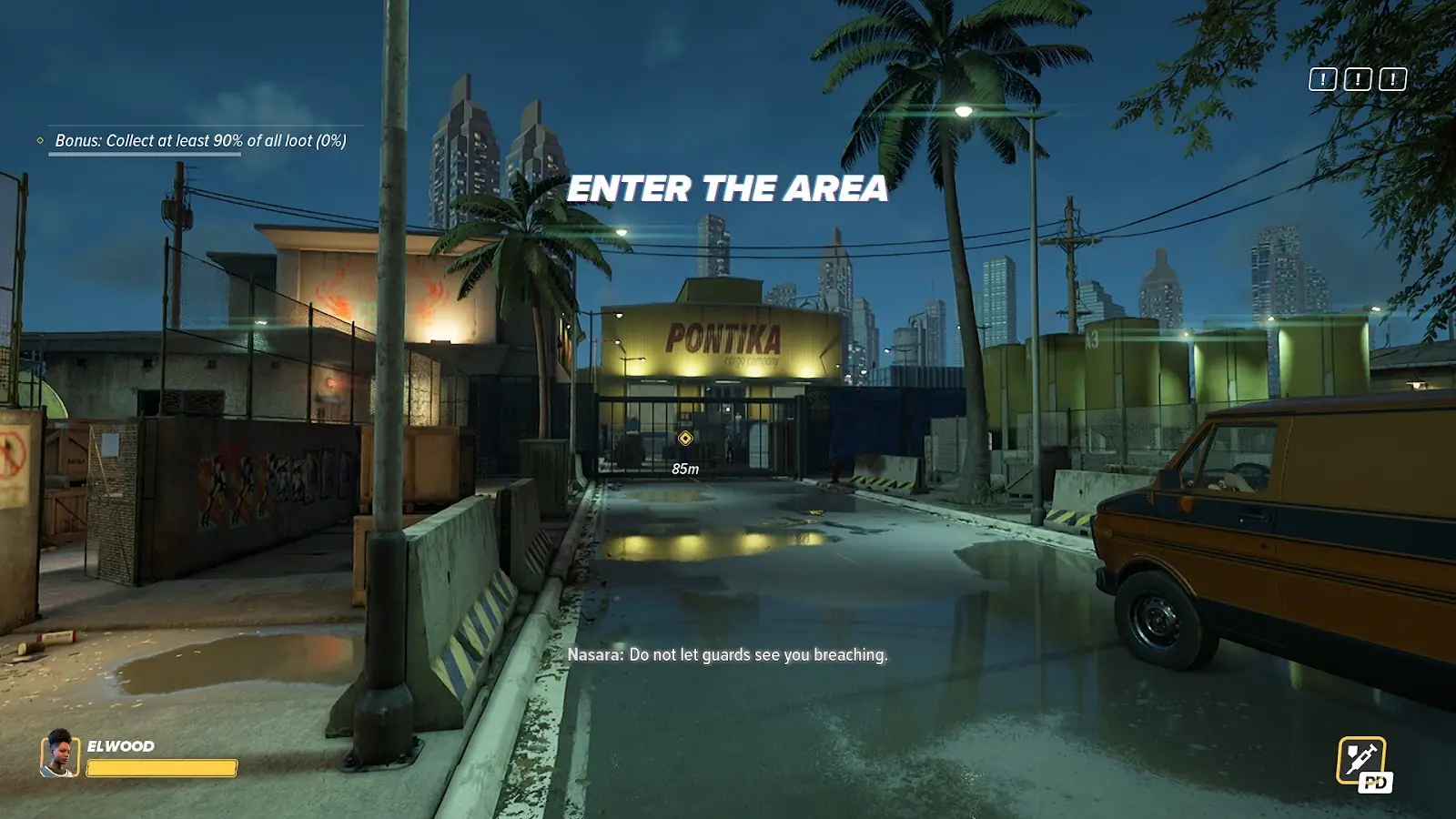Image resolution: width=1456 pixels, height=819 pixels.
Task: Click the diamond objective waypoint marker
Action: pyautogui.click(x=685, y=439)
